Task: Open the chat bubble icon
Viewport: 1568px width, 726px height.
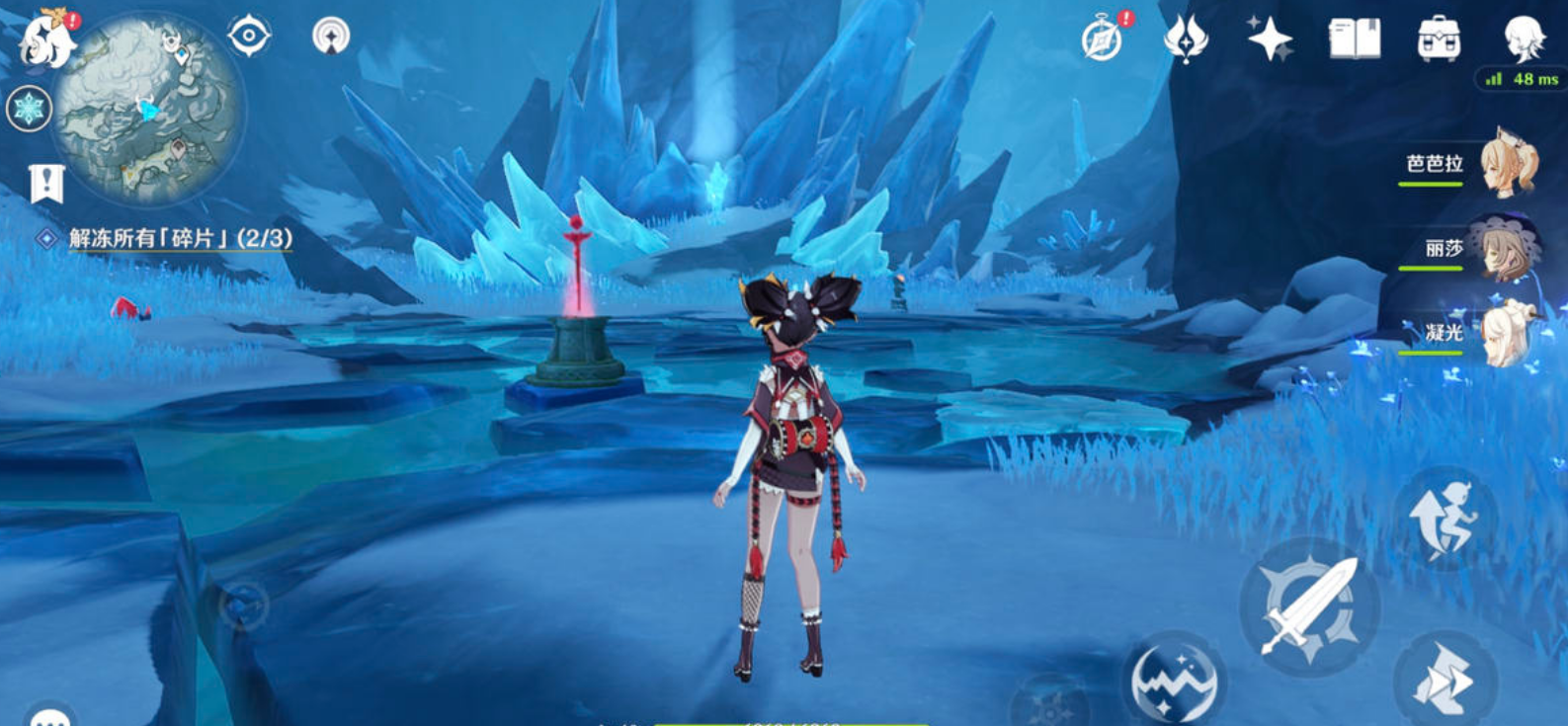Action: pos(49,716)
